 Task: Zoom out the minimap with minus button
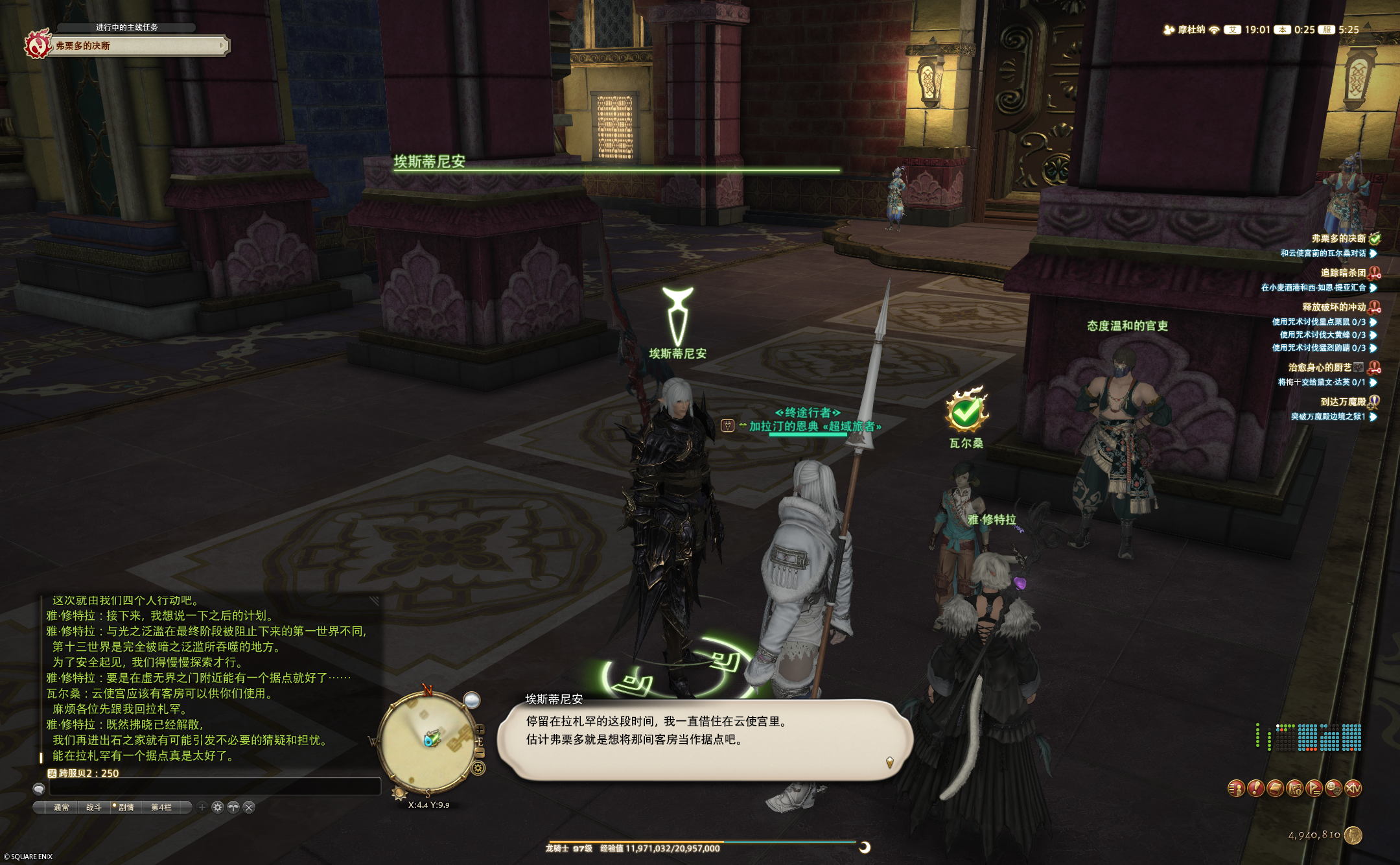pyautogui.click(x=480, y=753)
